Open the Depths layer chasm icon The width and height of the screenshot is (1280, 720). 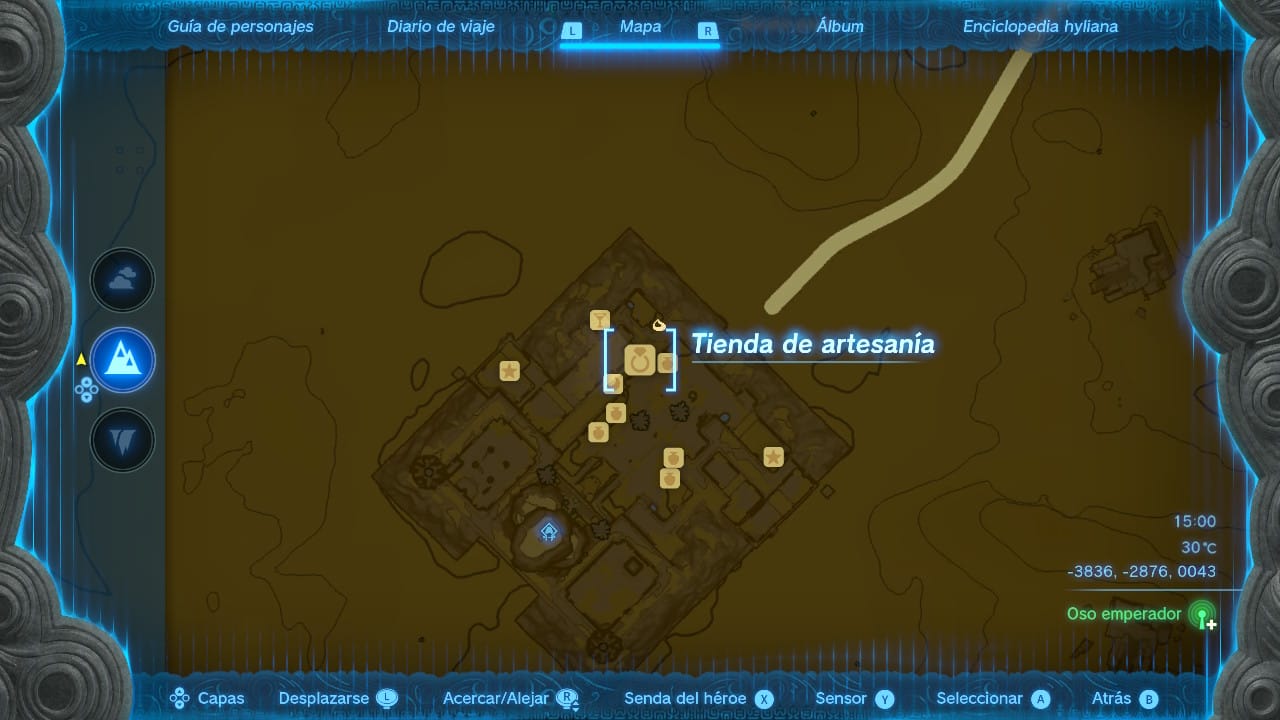click(122, 440)
